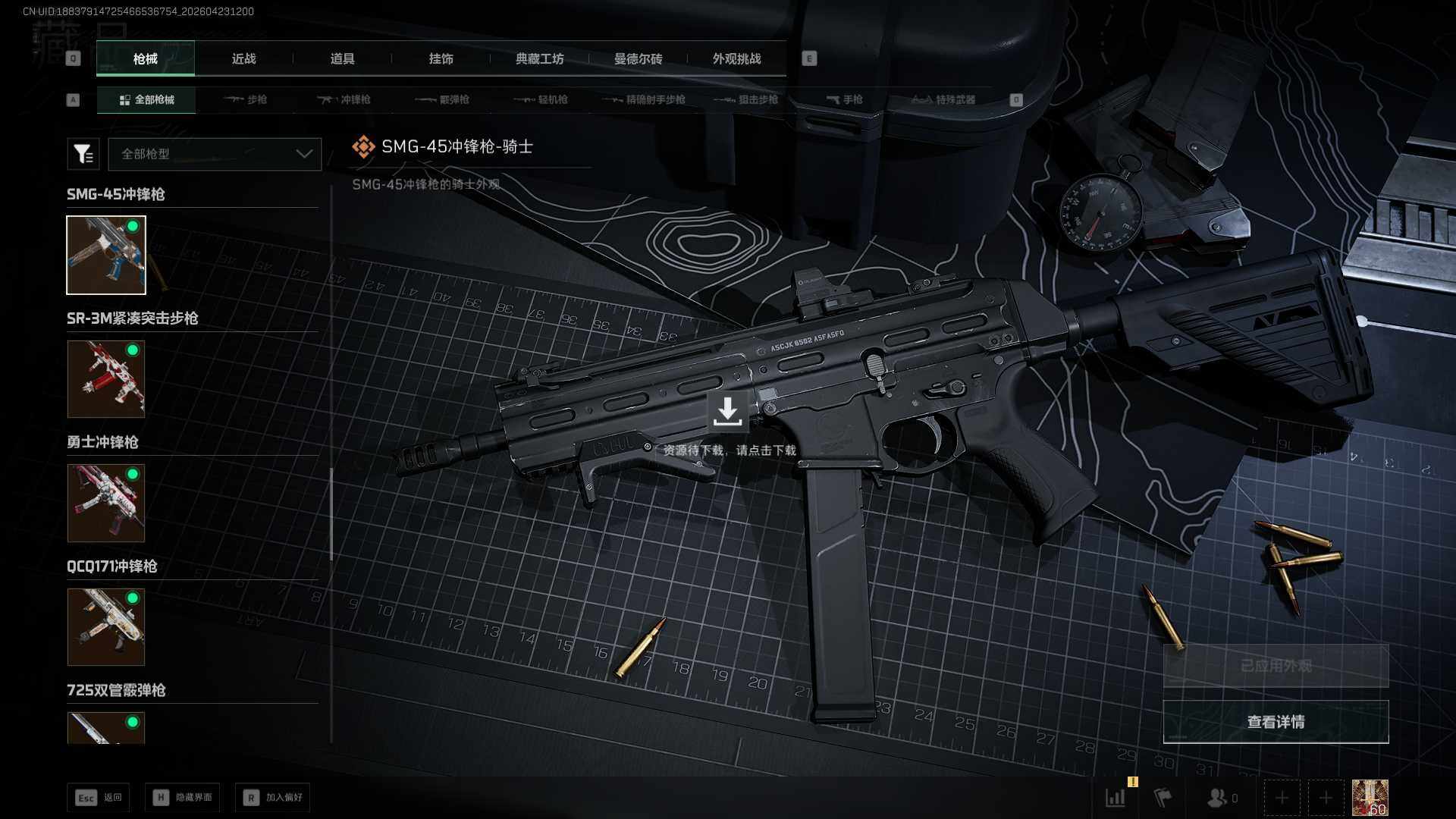Viewport: 1456px width, 819px height.
Task: Switch to the 近战 melee tab
Action: (x=243, y=59)
